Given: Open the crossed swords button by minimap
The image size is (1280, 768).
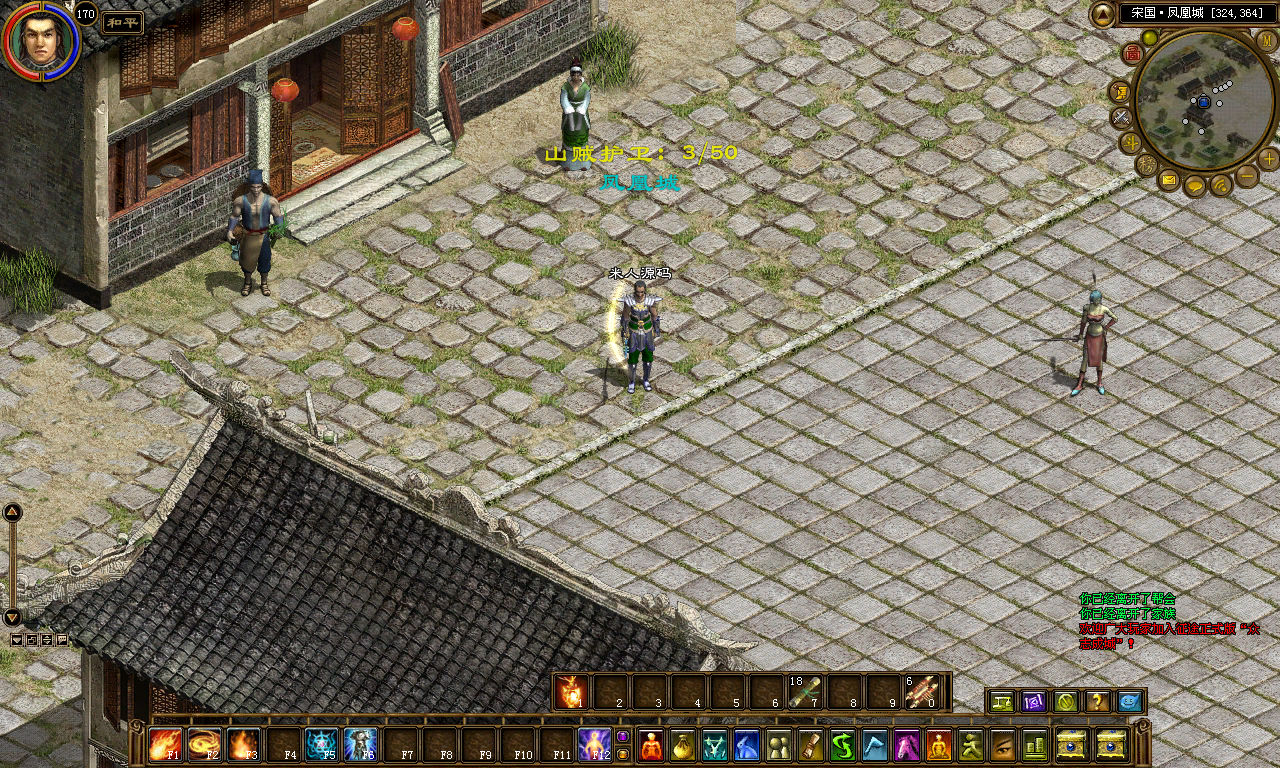Looking at the screenshot, I should [1122, 116].
